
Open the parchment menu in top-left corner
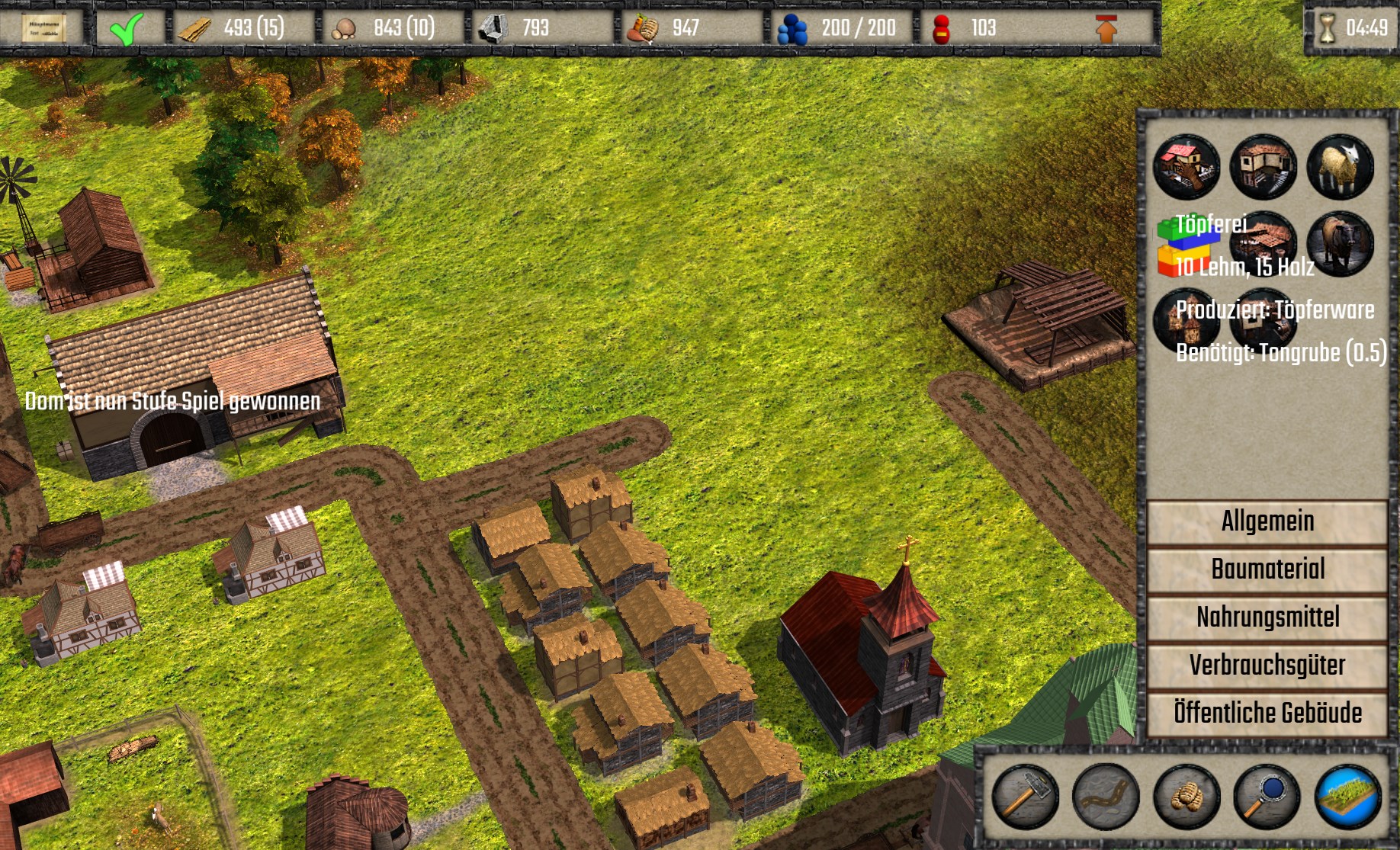[43, 29]
